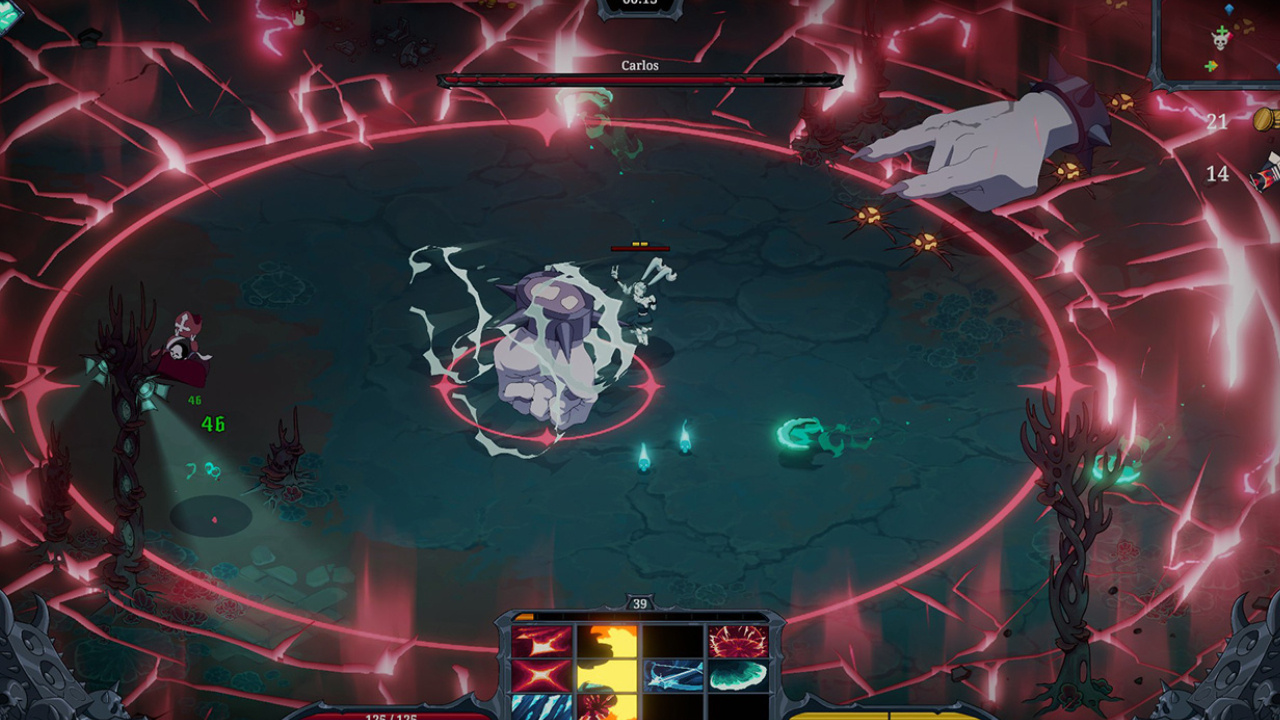Trigger the red X-shaped beam burst ability
The width and height of the screenshot is (1280, 720).
coord(541,676)
